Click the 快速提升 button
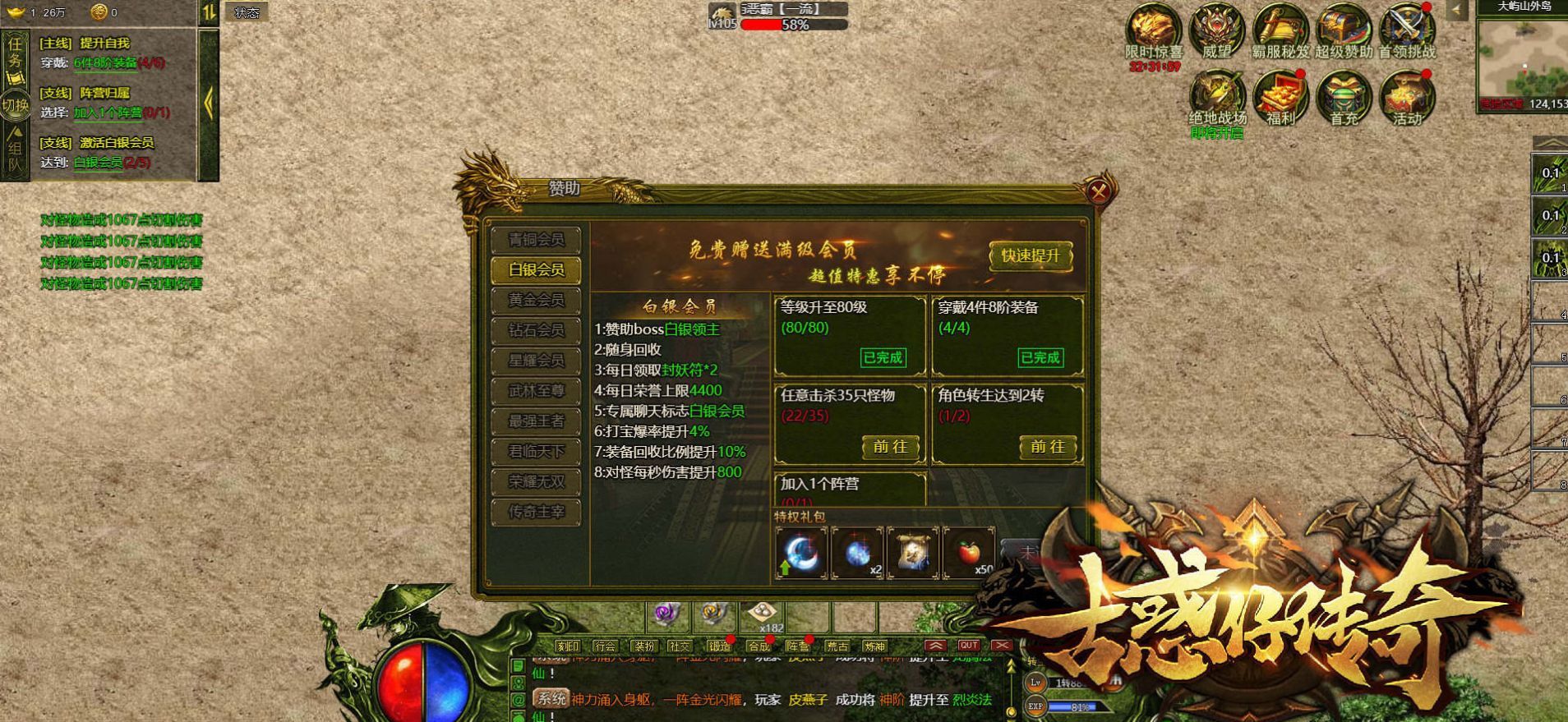The height and width of the screenshot is (722, 1568). [x=1031, y=255]
